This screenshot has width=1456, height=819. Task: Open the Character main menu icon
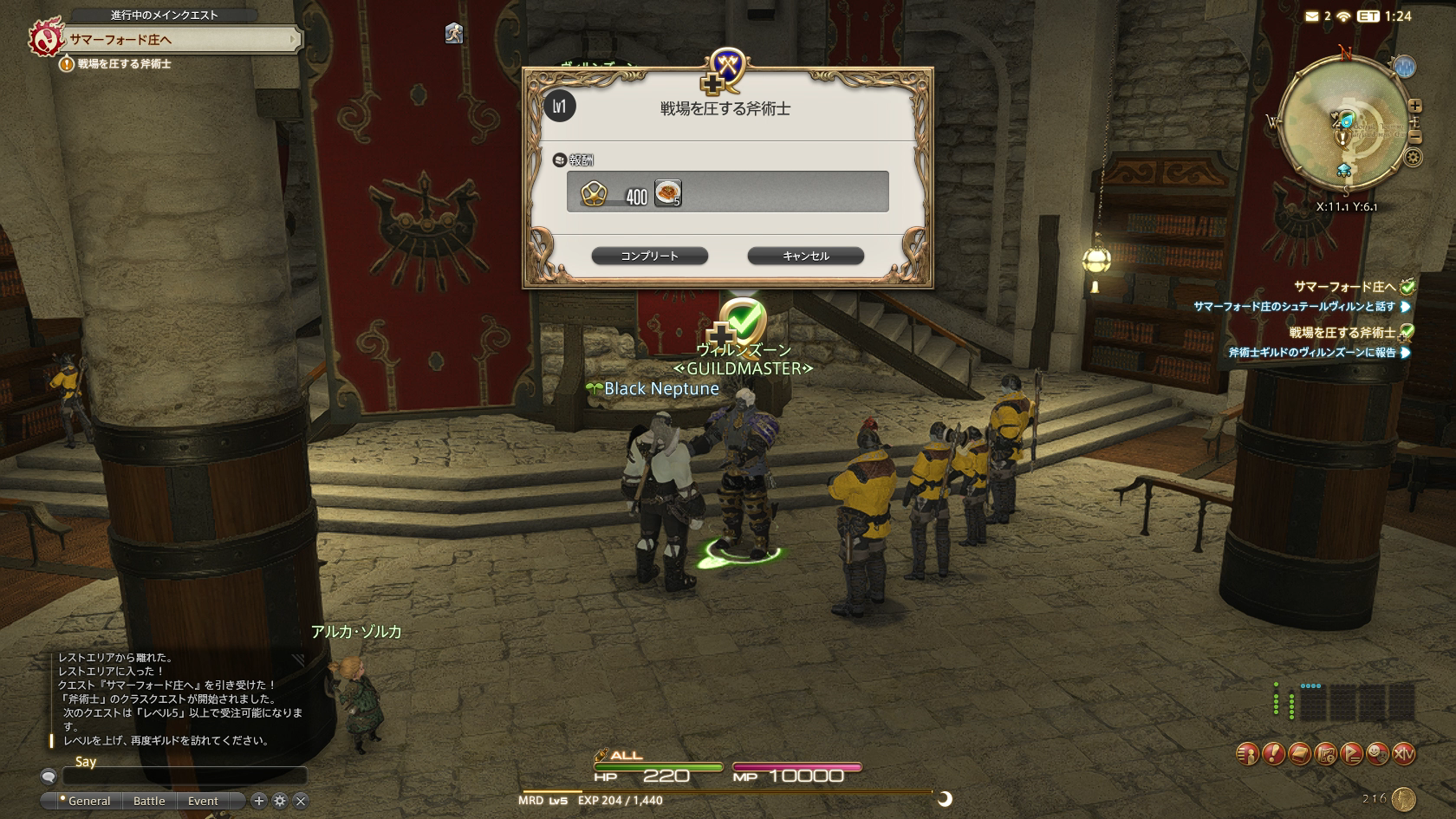1247,754
